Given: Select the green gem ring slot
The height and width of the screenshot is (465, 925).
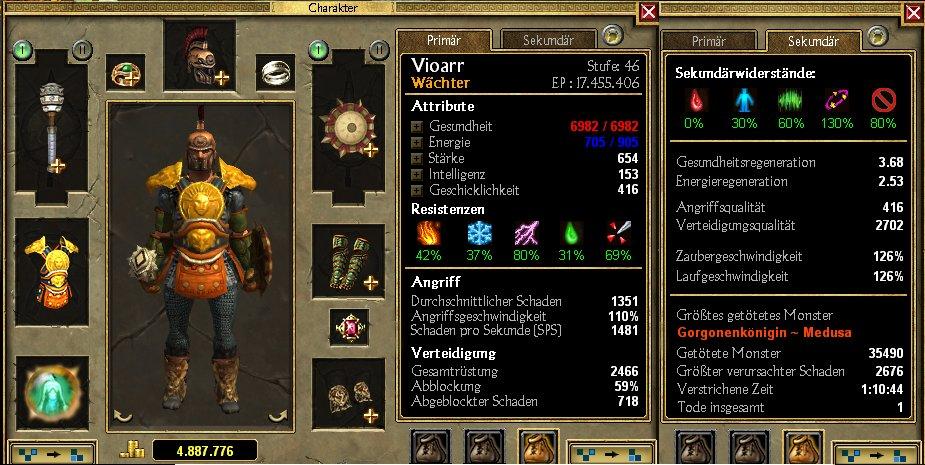Looking at the screenshot, I should [127, 72].
